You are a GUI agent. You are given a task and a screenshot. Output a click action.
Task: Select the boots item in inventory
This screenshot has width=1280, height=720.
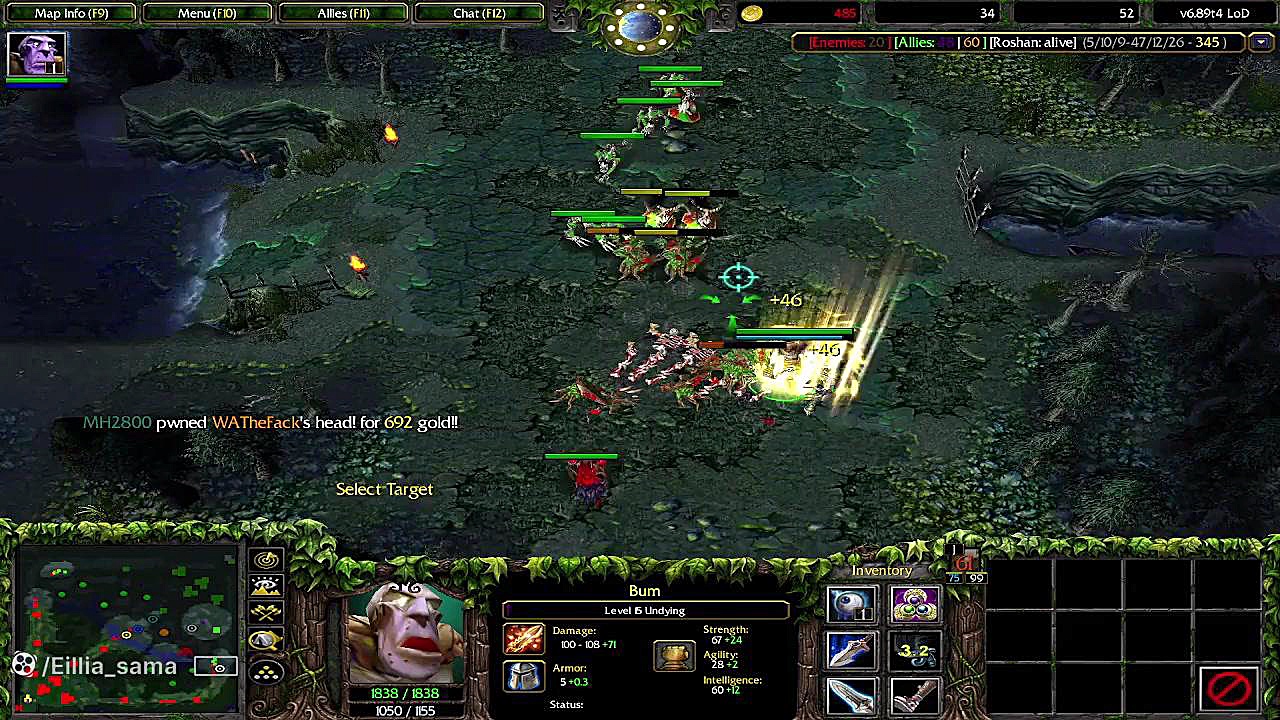coord(915,695)
